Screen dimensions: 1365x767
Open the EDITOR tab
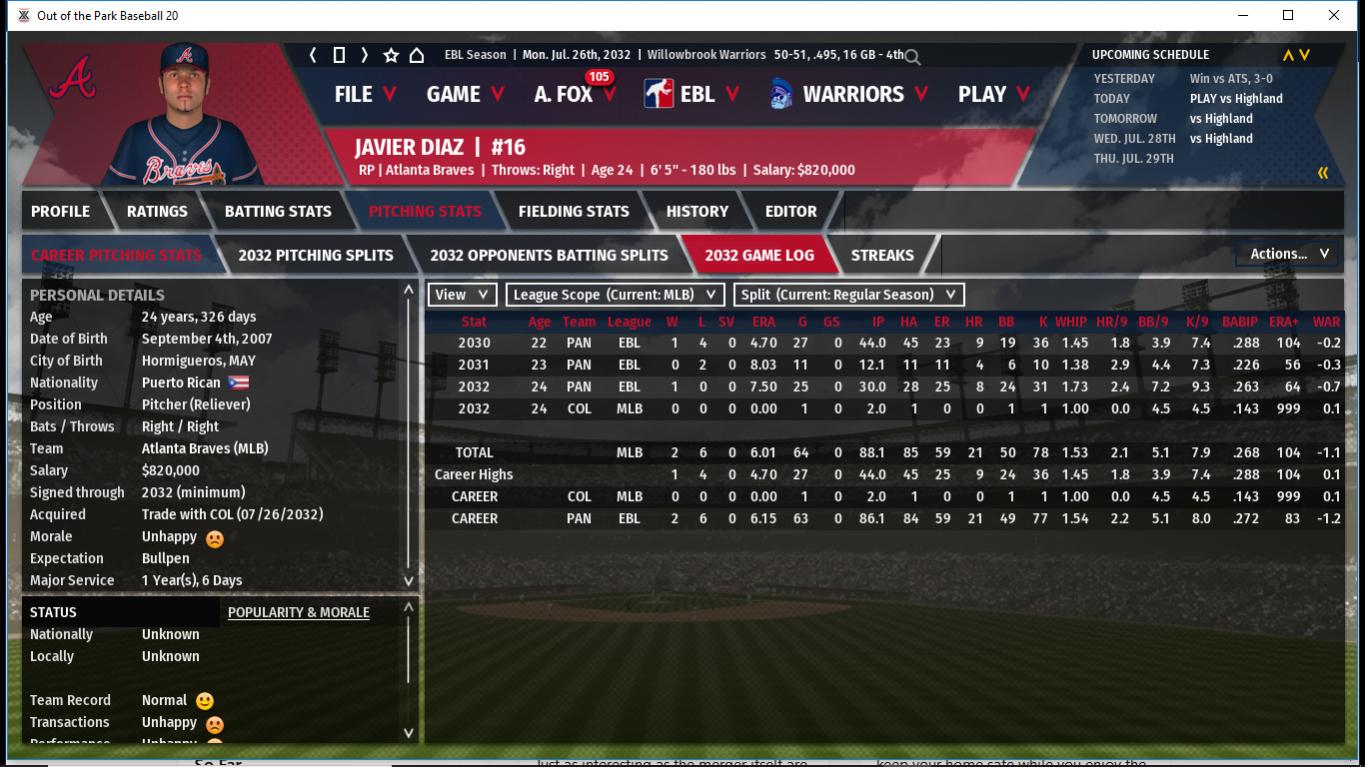[x=791, y=211]
